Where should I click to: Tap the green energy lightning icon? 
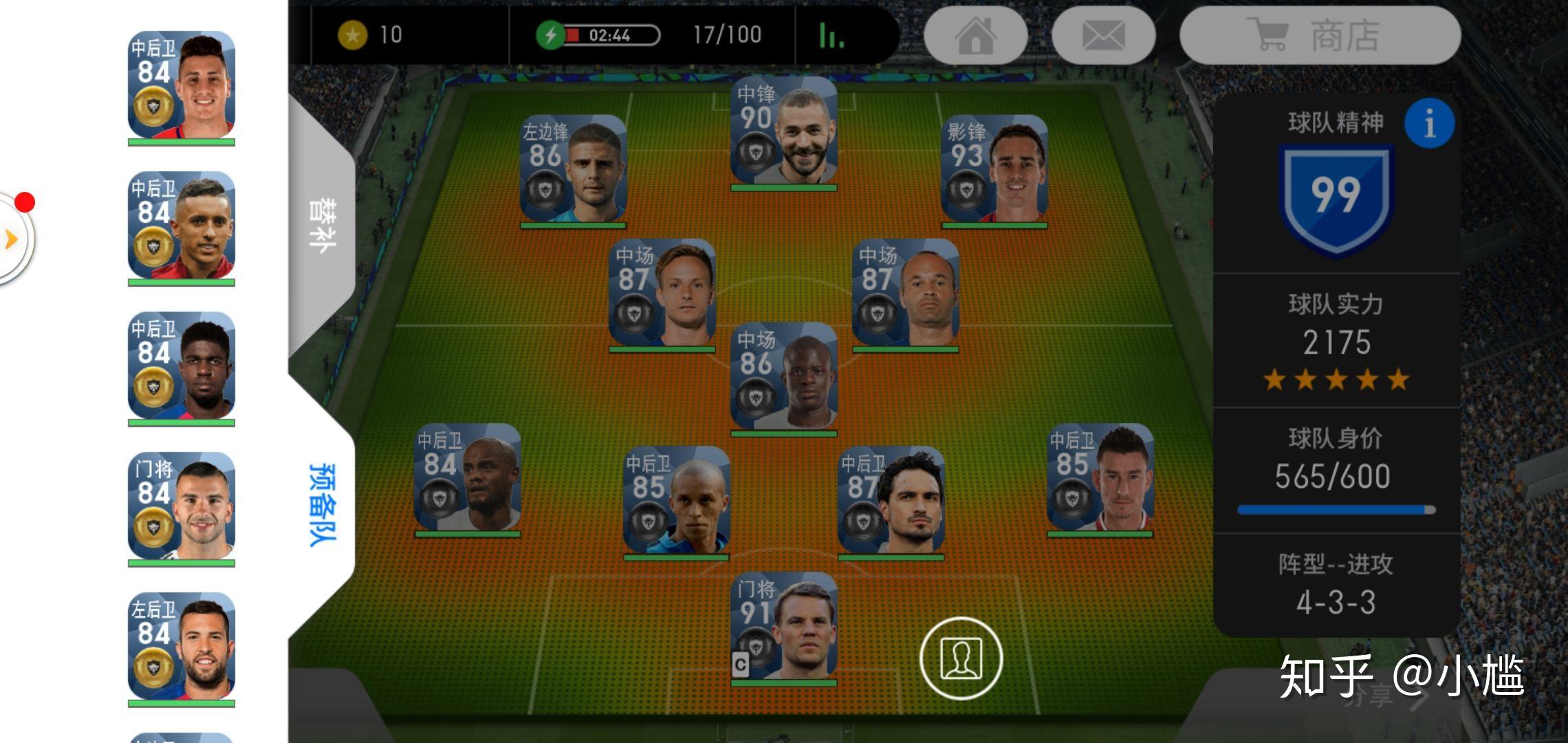[550, 35]
